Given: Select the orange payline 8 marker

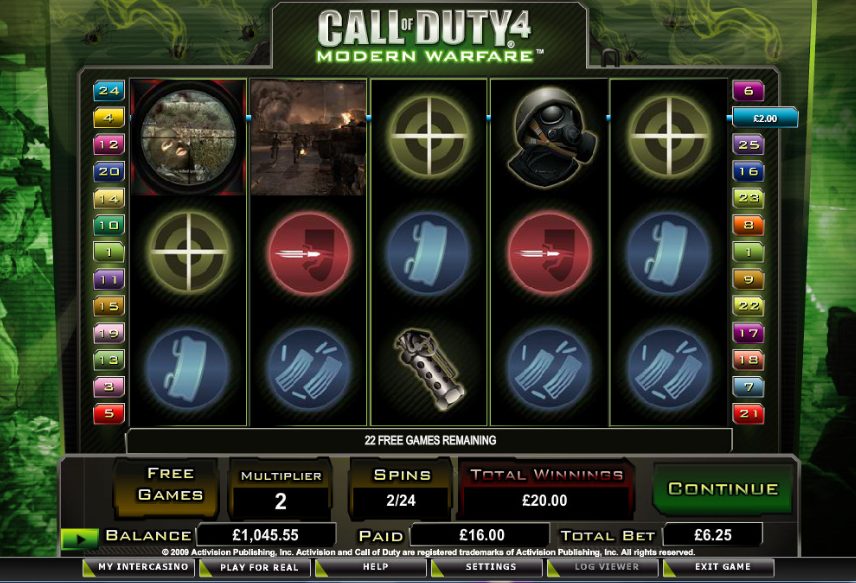Looking at the screenshot, I should click(x=748, y=225).
